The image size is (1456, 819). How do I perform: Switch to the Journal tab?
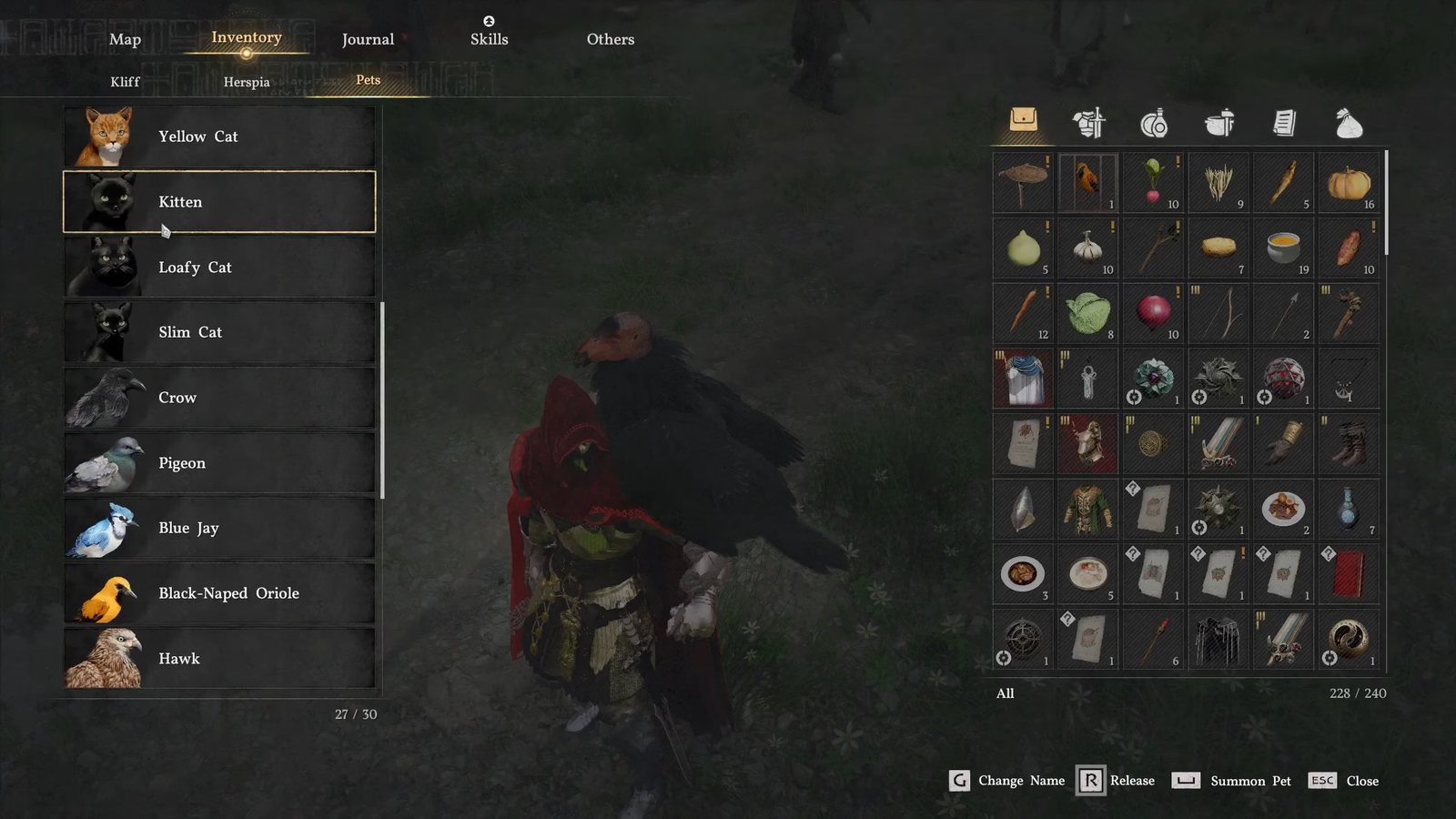point(368,39)
